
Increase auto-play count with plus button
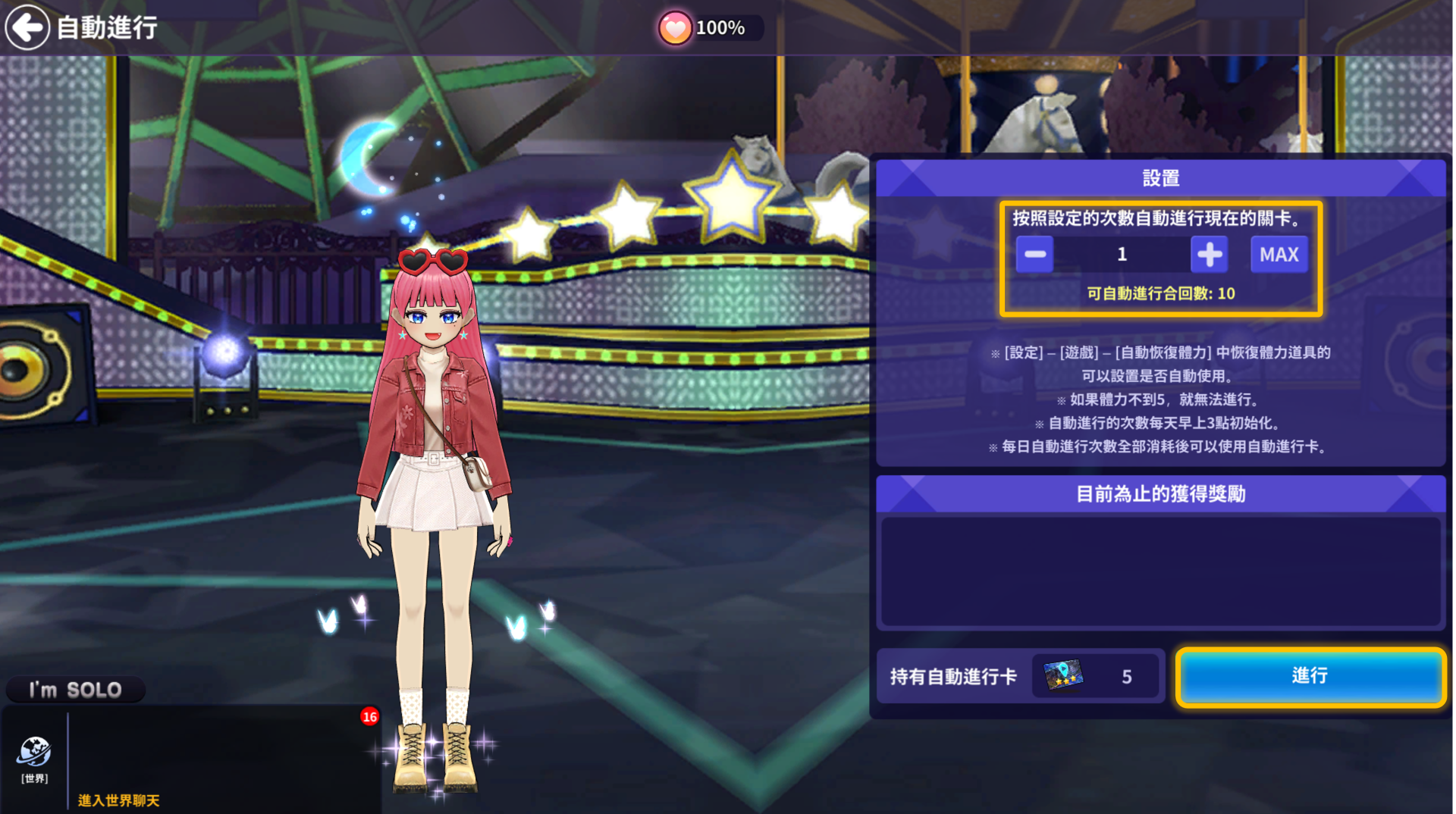coord(1209,255)
